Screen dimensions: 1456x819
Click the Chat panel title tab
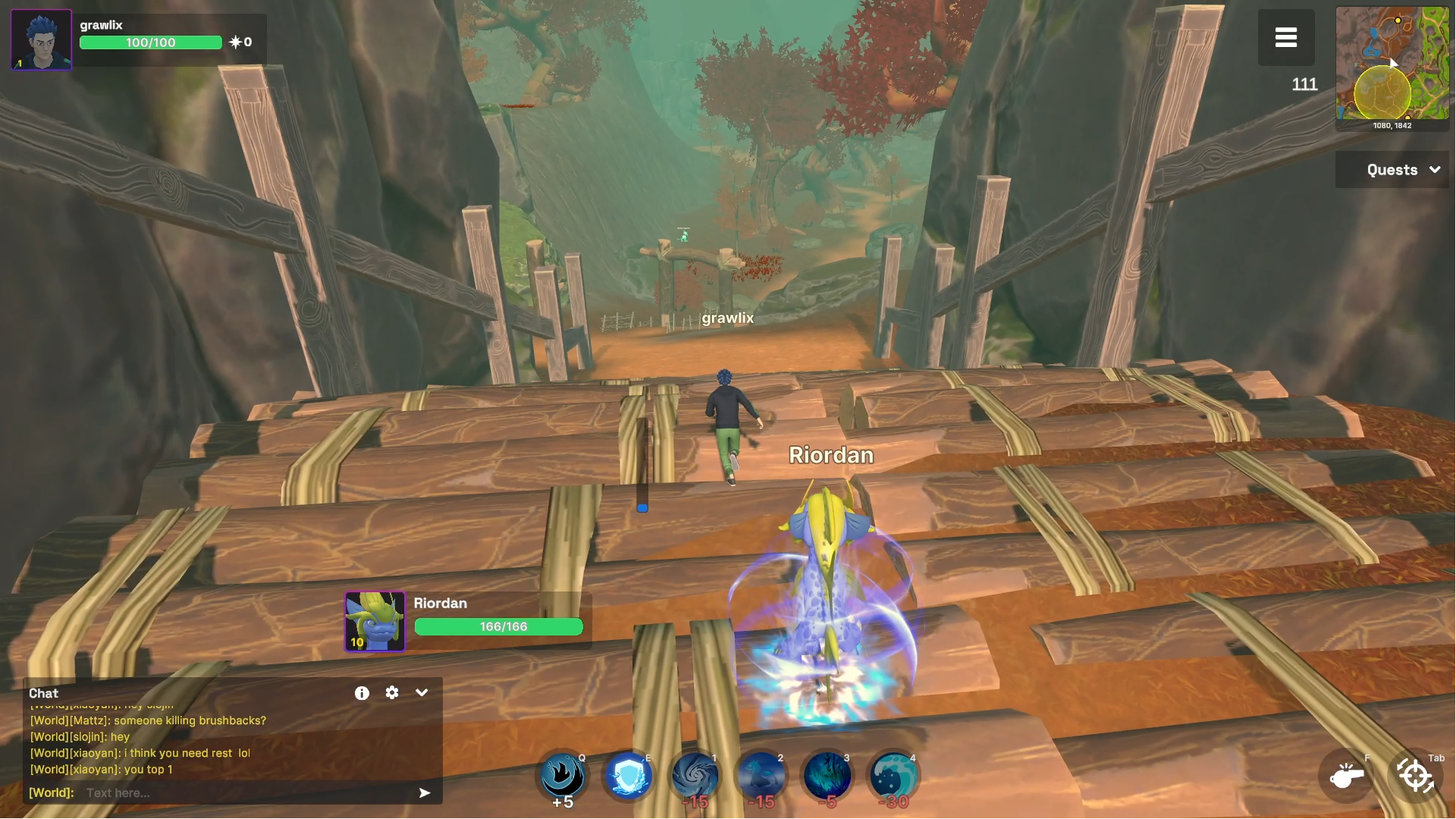[42, 692]
